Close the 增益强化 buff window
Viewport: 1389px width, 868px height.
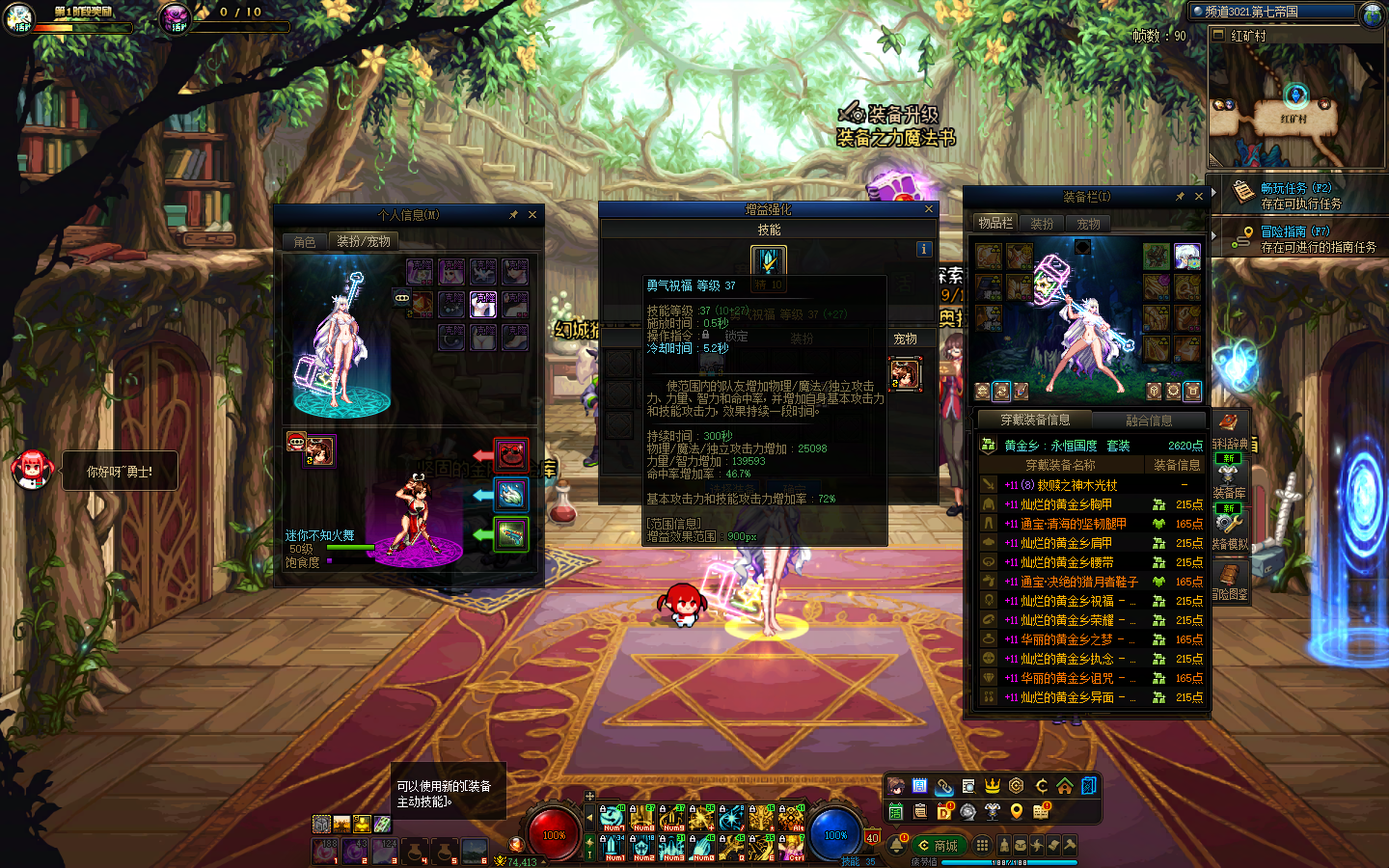click(x=929, y=209)
